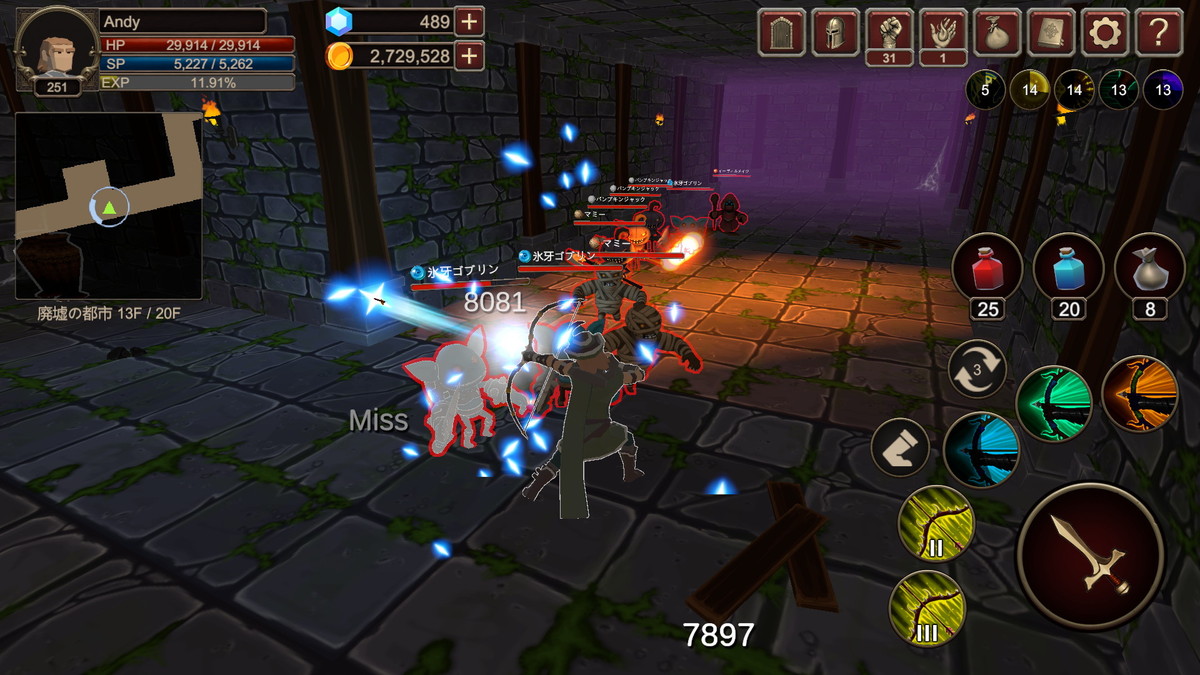This screenshot has height=675, width=1200.
Task: Tap the boot dash button
Action: [900, 448]
